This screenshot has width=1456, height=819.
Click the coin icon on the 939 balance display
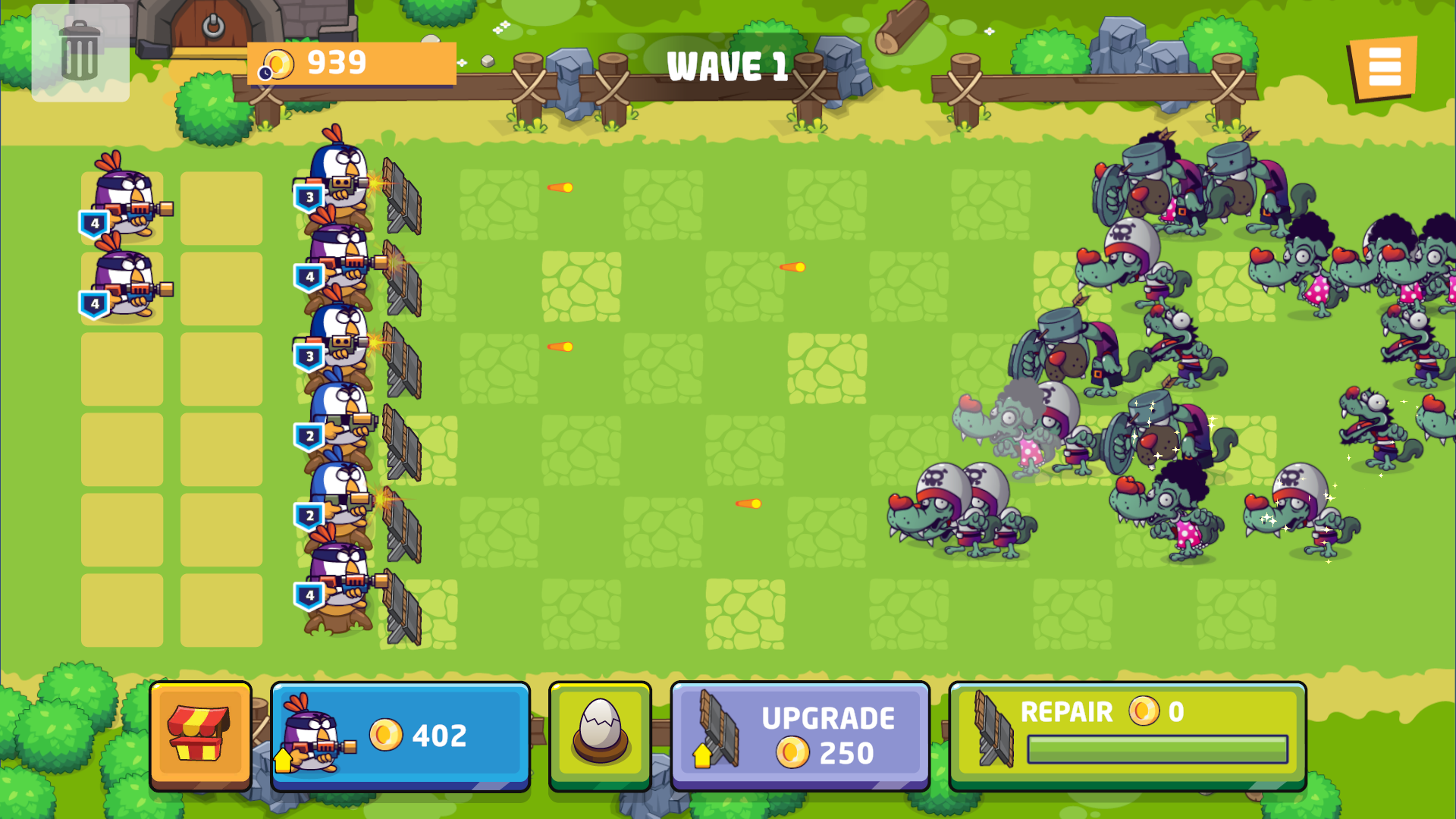point(280,64)
